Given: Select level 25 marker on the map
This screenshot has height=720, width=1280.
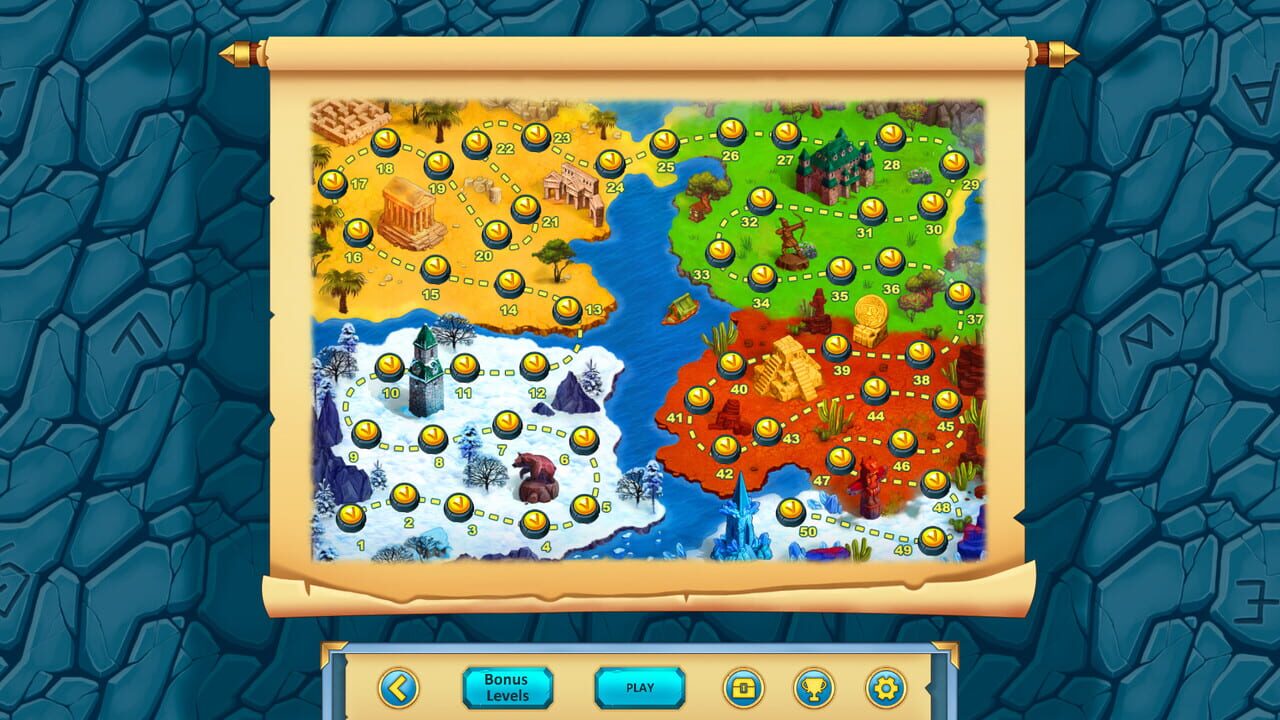Looking at the screenshot, I should (x=664, y=144).
